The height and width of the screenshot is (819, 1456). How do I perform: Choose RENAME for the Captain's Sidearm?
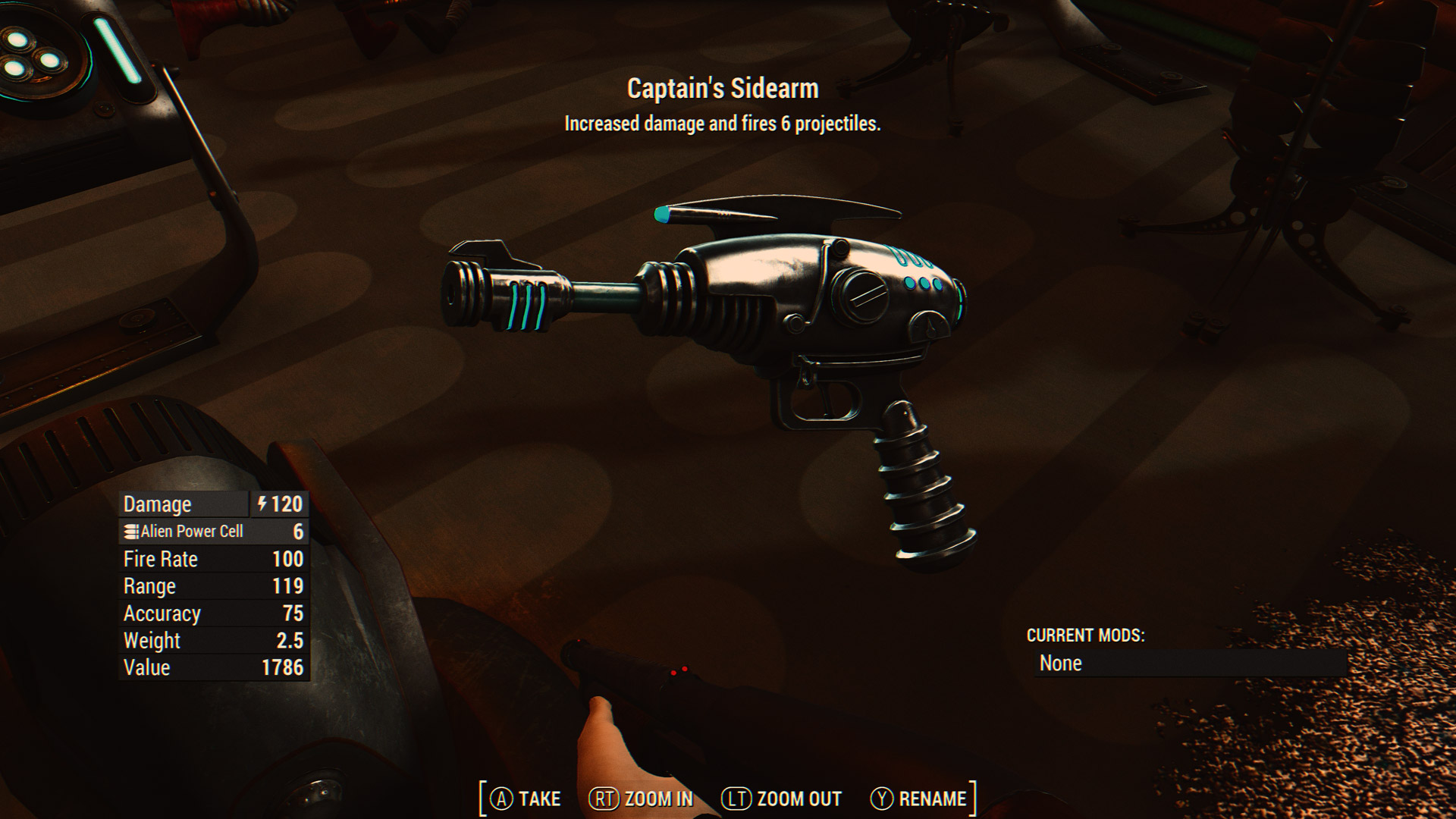(919, 799)
